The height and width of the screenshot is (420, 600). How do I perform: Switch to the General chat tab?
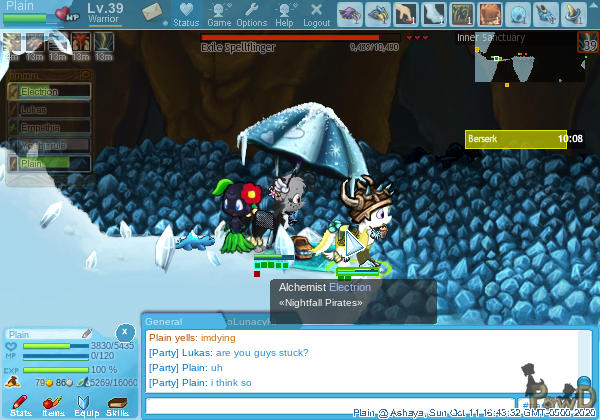pos(164,322)
